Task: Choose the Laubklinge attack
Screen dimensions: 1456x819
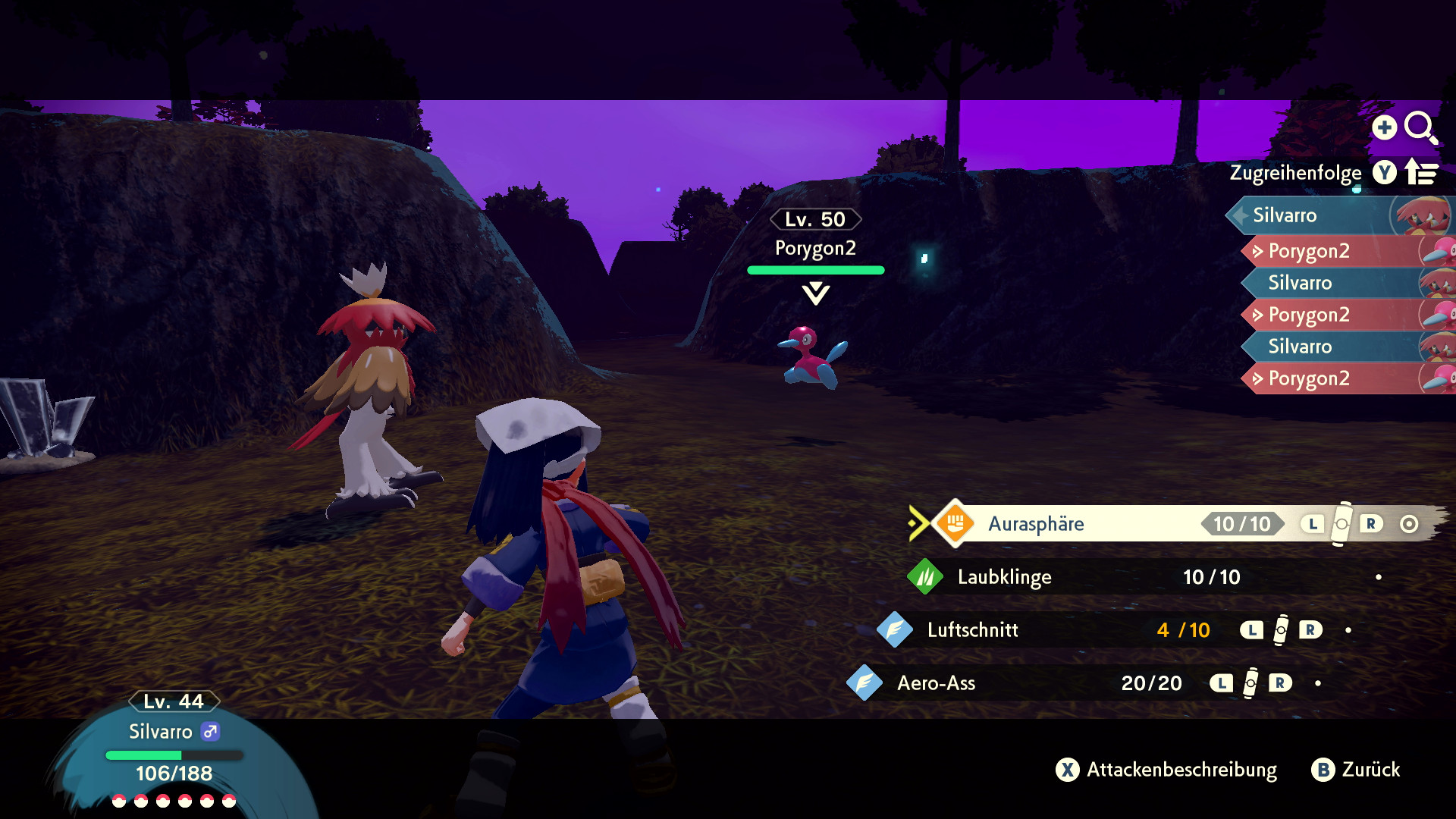Action: 1004,577
